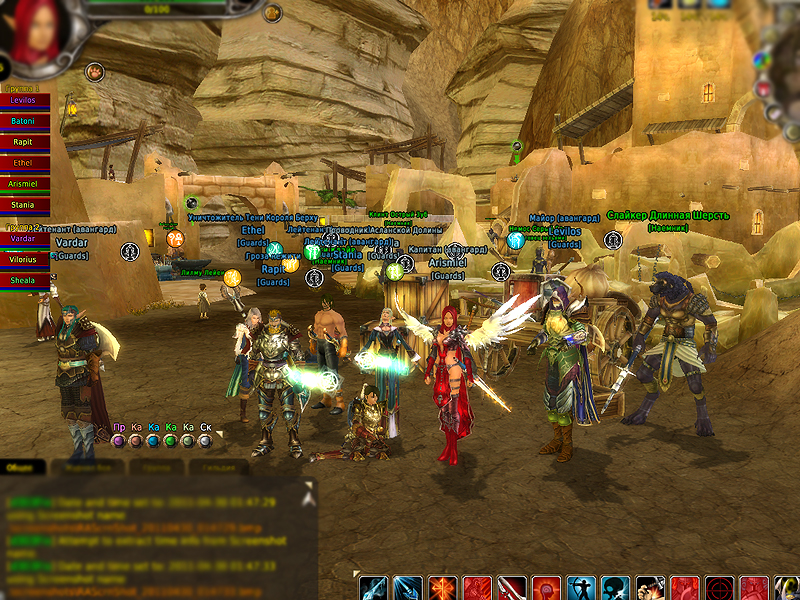The image size is (800, 600).
Task: Activate the orange cross burst skill
Action: (443, 588)
